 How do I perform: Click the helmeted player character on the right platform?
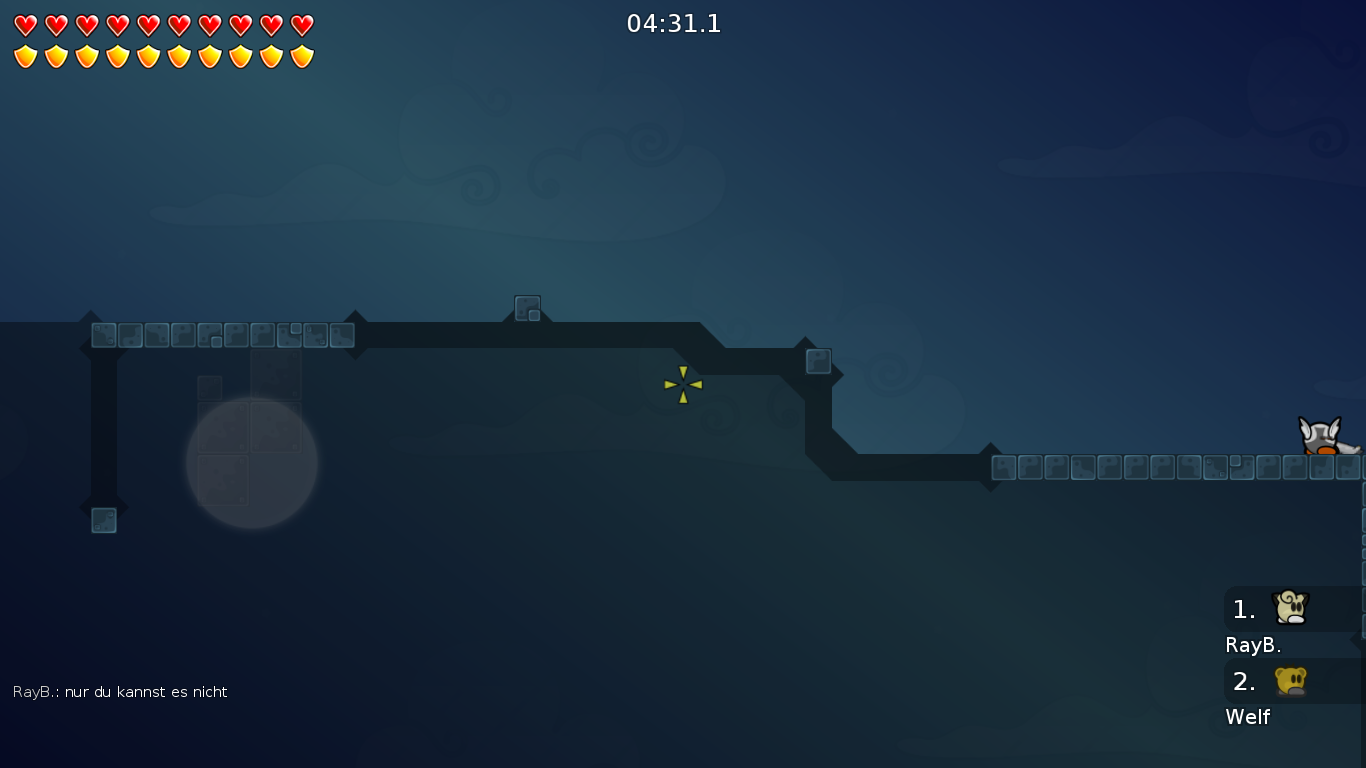(1322, 437)
